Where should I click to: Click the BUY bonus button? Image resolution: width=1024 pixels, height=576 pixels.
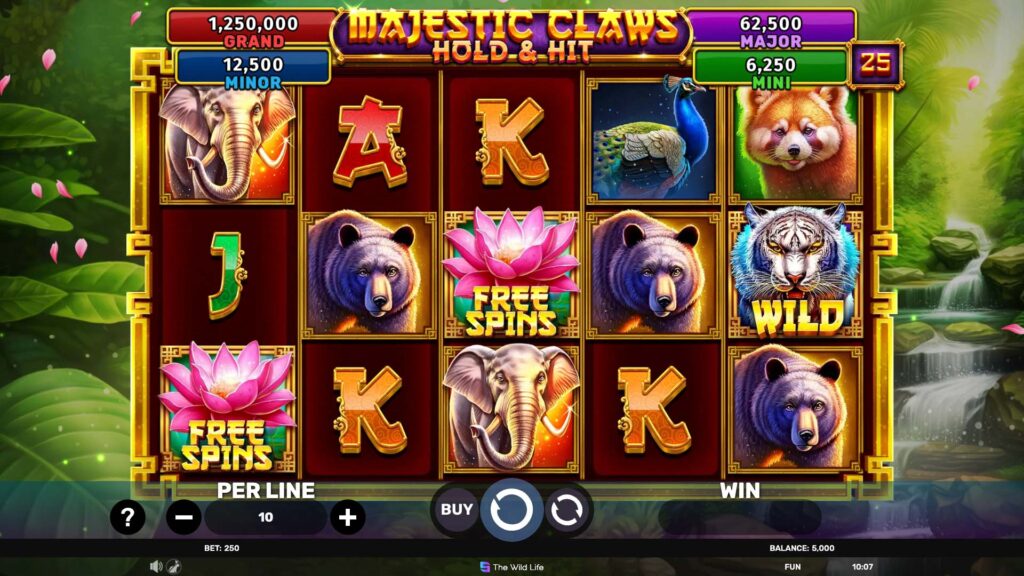click(x=456, y=510)
